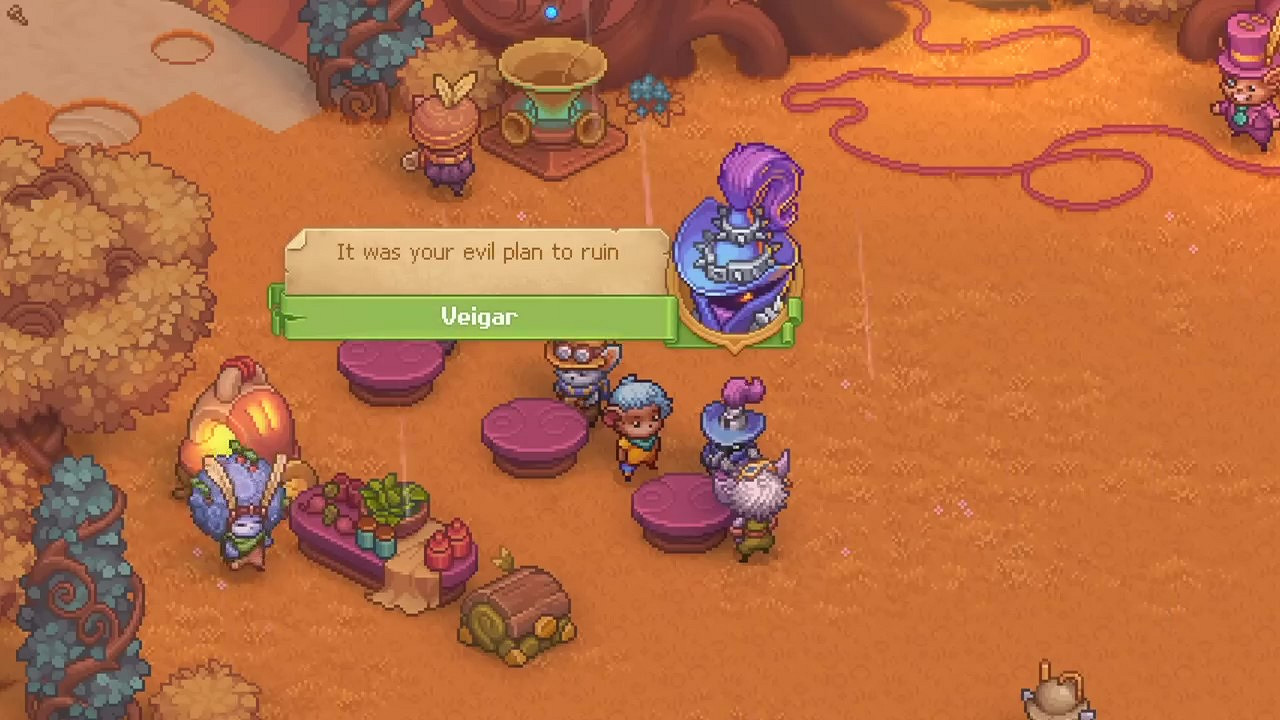Advance Veigar's dialogue text box
Screen dimensions: 1280x720
tap(477, 255)
